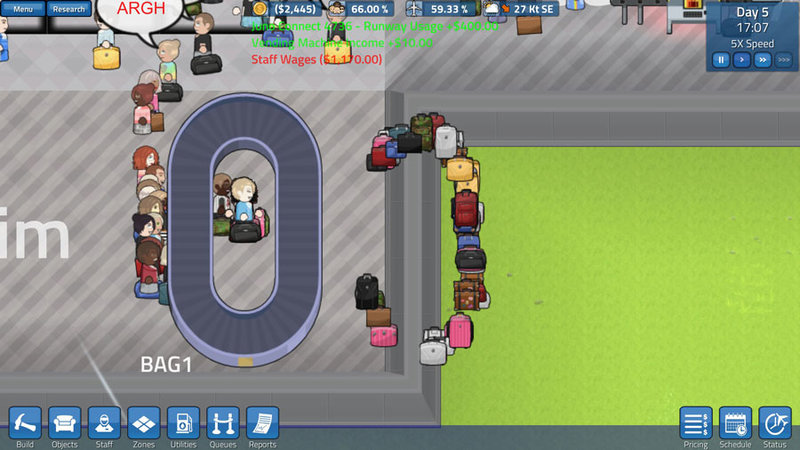Select the Queues tool

[223, 423]
